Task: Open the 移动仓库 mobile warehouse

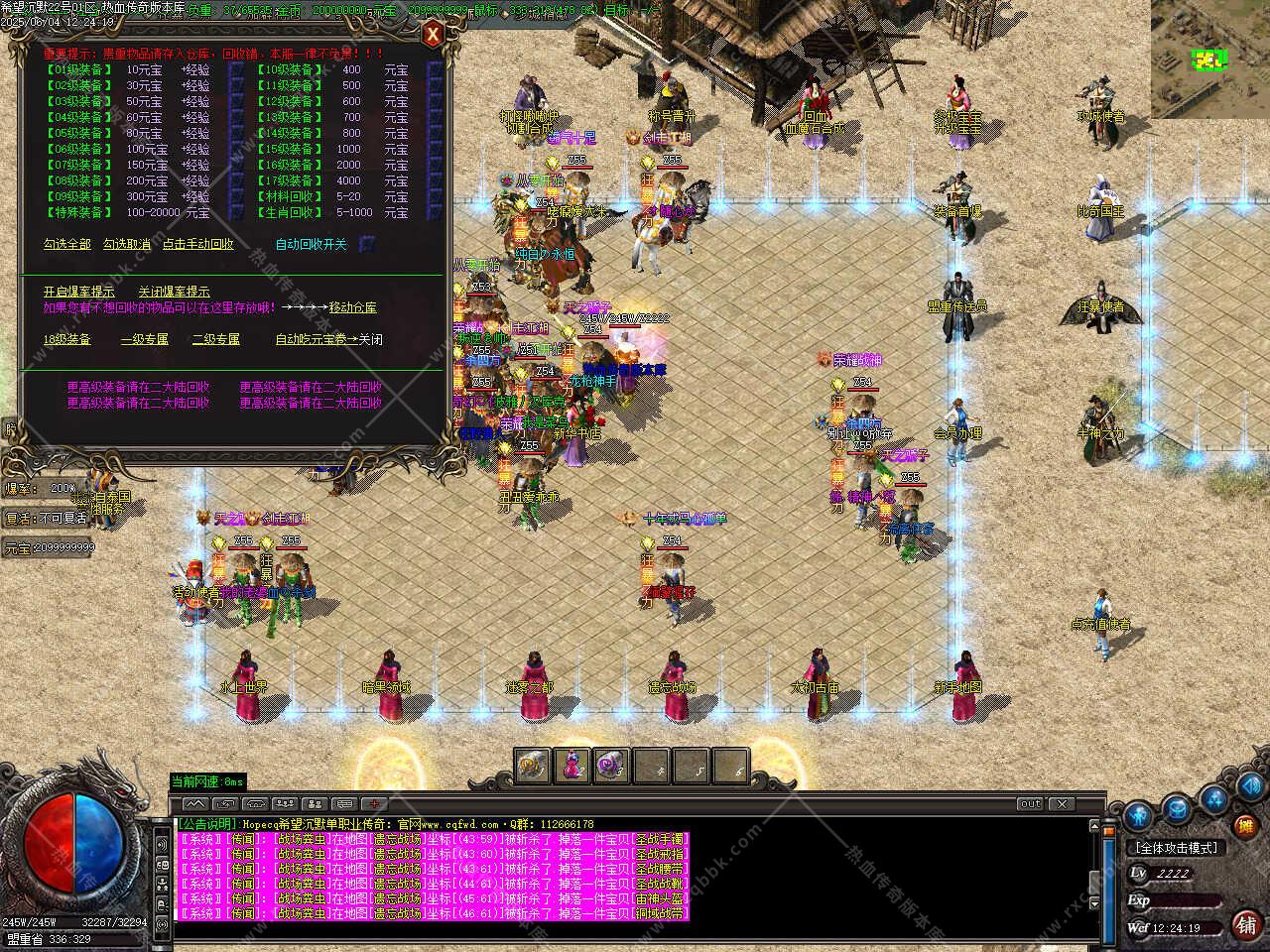Action: [x=352, y=307]
